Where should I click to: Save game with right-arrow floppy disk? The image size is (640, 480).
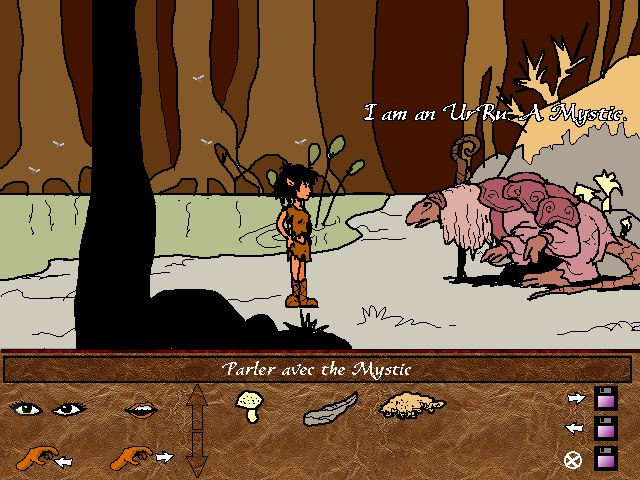(605, 398)
